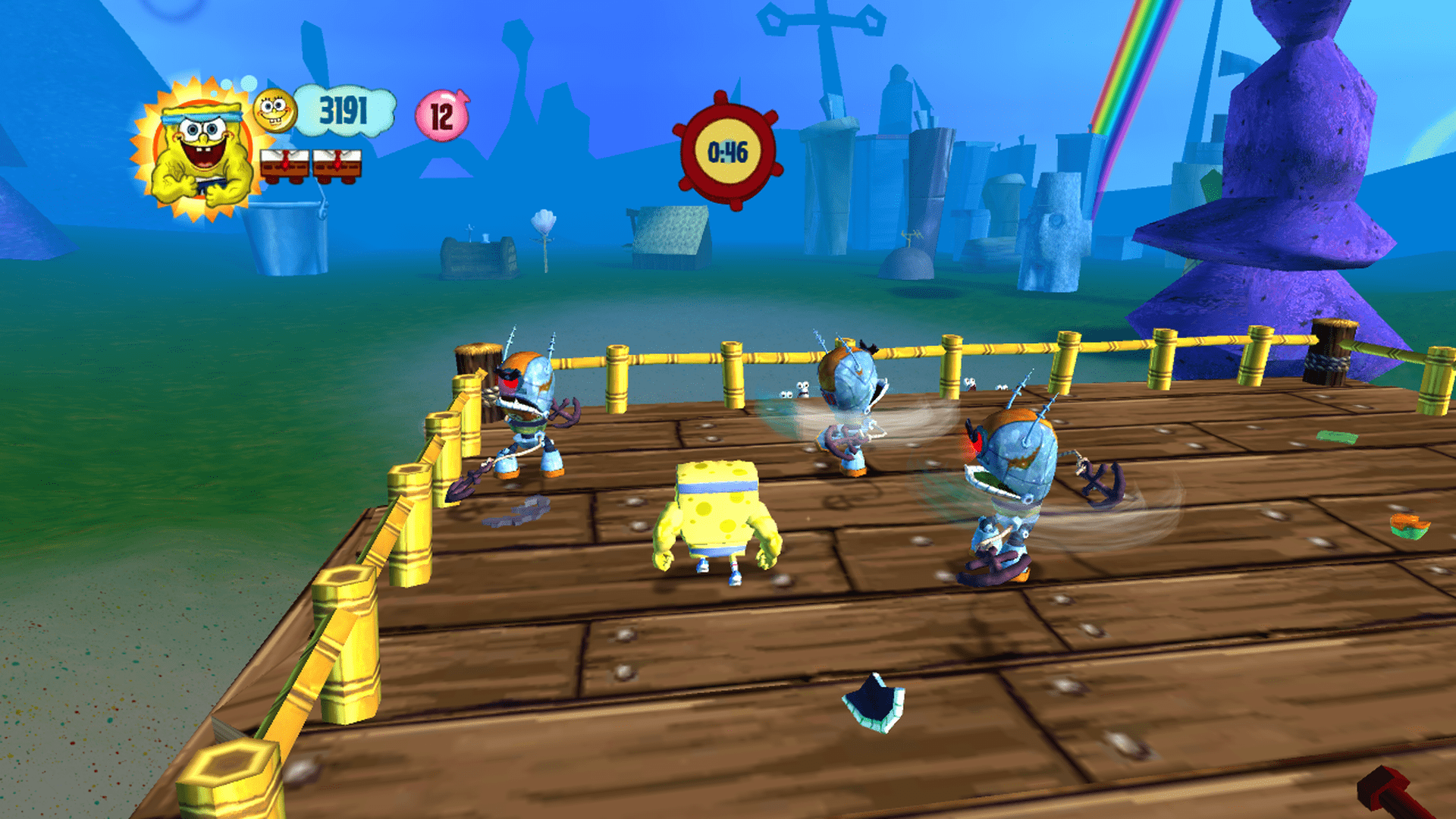Click the pink balloon icon
Viewport: 1456px width, 819px height.
pyautogui.click(x=442, y=116)
